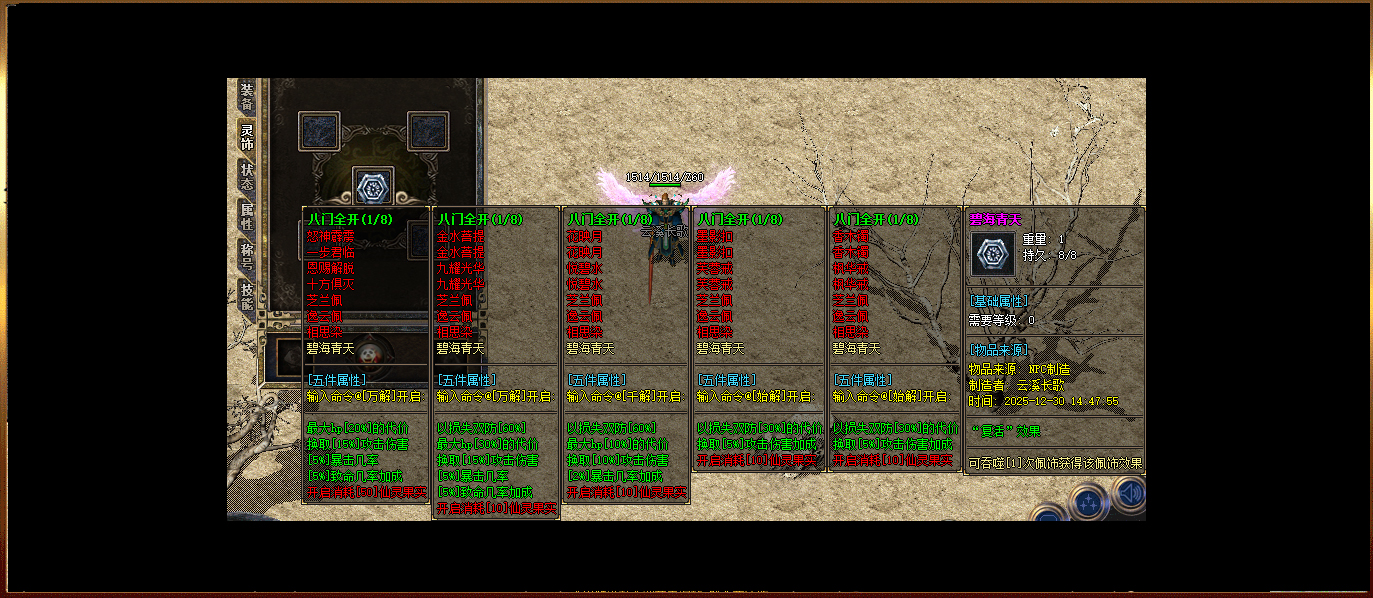1373x598 pixels.
Task: Select the 灵饰 tab
Action: tap(247, 137)
